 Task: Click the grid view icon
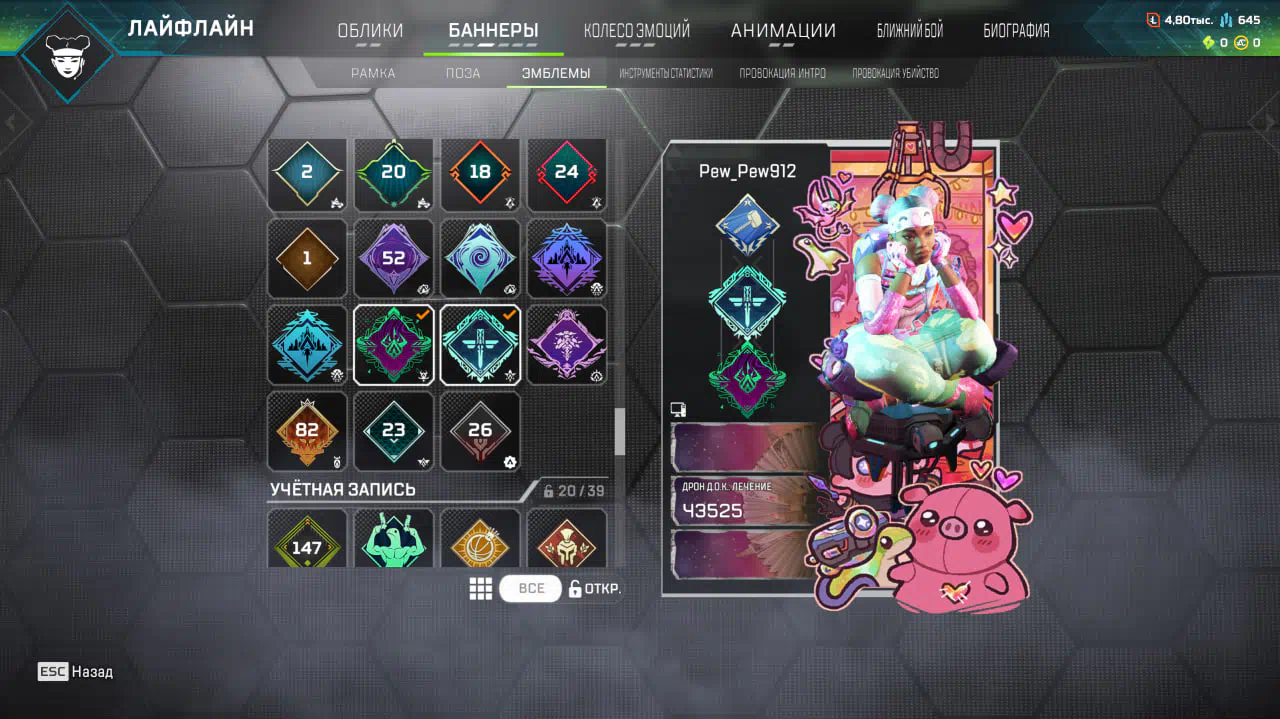coord(481,588)
